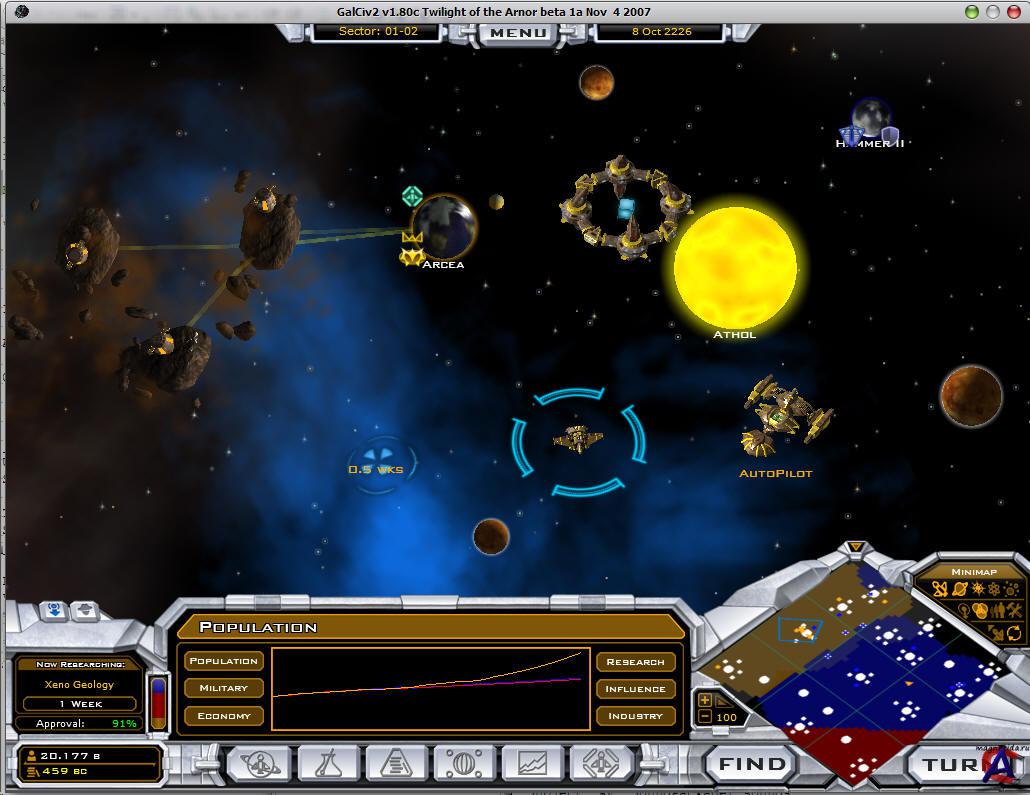This screenshot has height=795, width=1030.
Task: Open the line chart statistics screen
Action: (532, 765)
